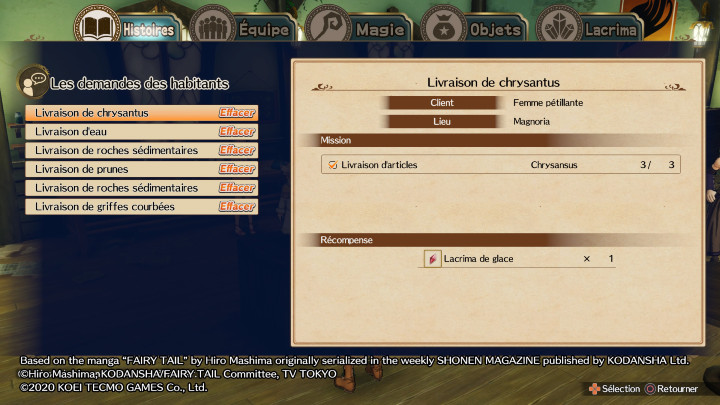Viewport: 720px width, 405px height.
Task: Show the Lacrima tab
Action: point(590,28)
